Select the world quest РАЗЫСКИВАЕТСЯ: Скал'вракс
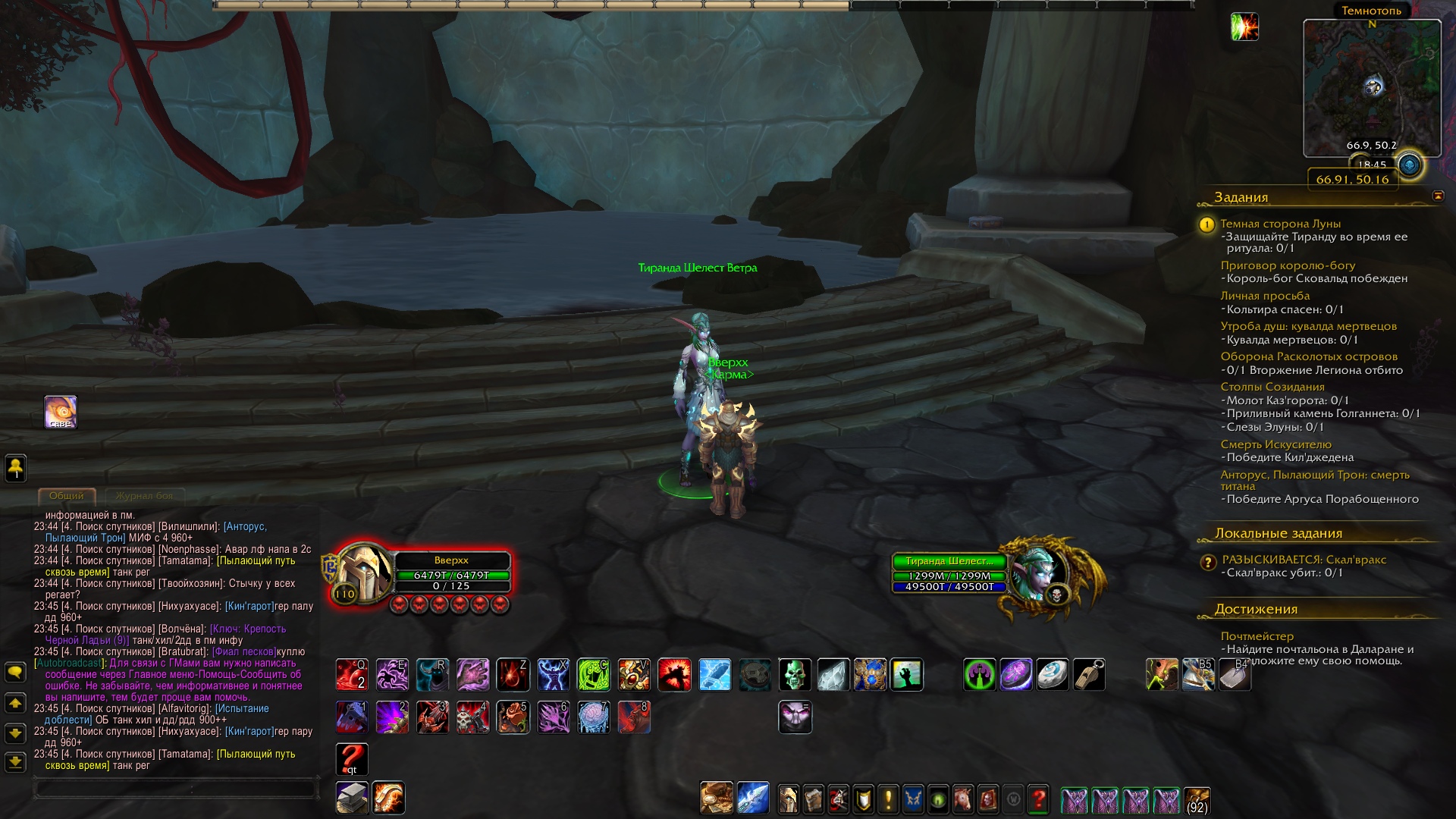1456x819 pixels. (x=1304, y=560)
